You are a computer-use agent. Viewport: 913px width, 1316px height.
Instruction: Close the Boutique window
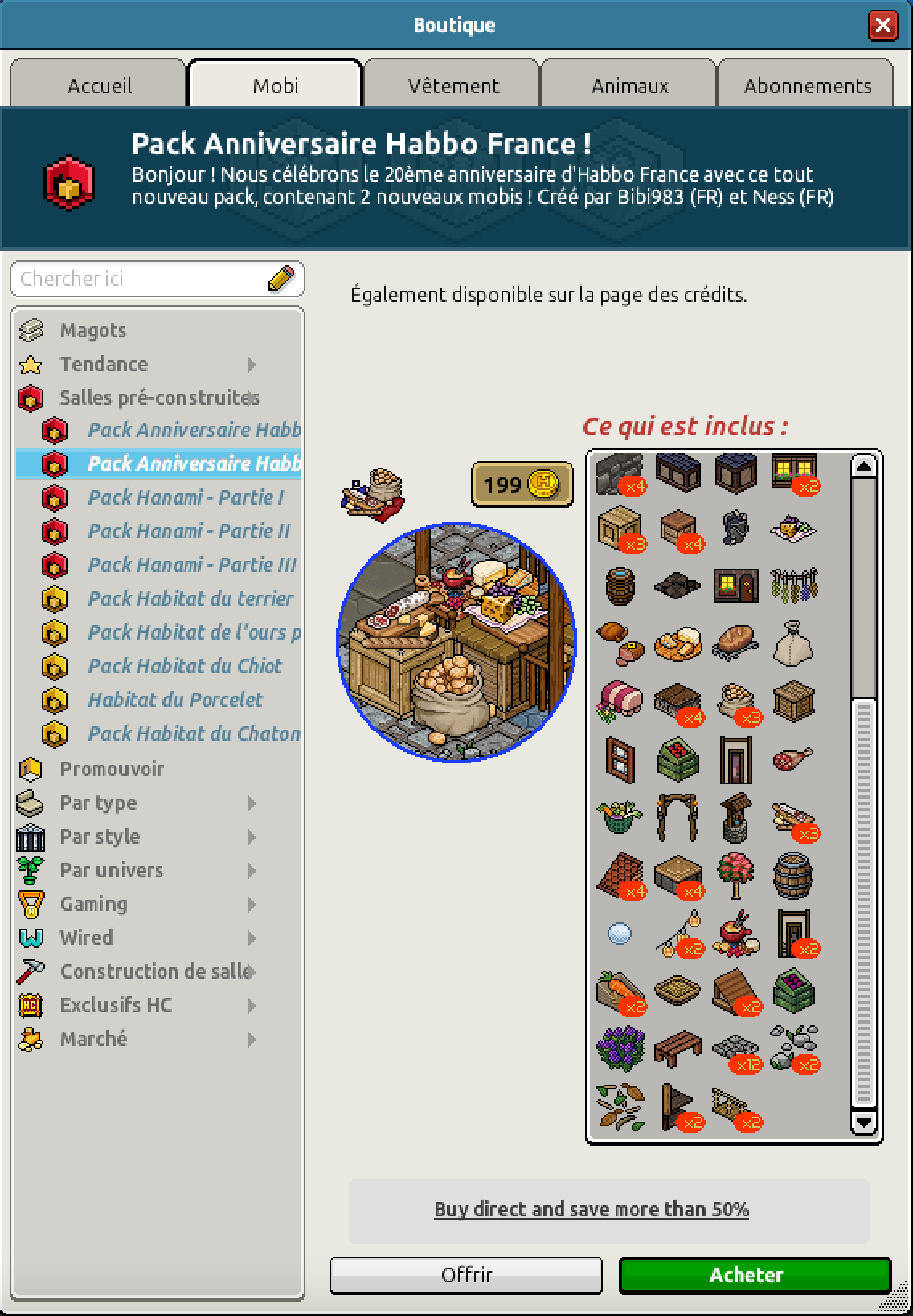[x=882, y=25]
